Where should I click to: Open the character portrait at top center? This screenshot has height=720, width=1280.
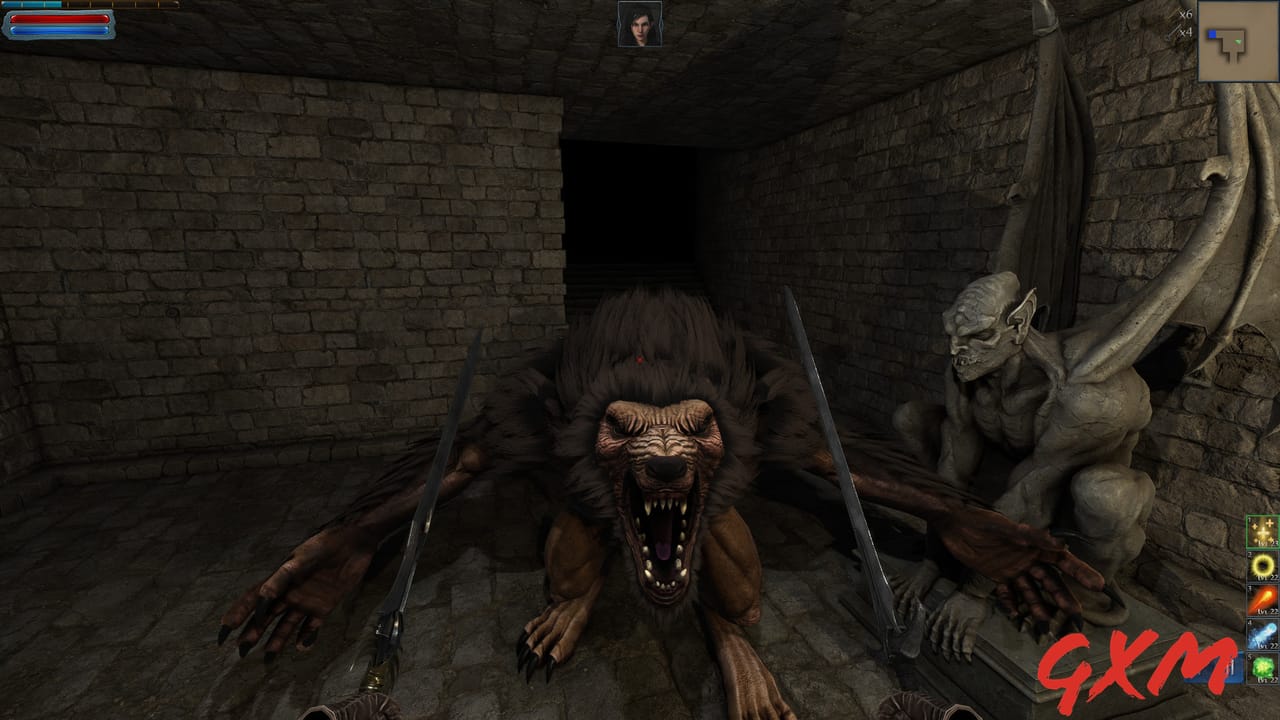[639, 26]
